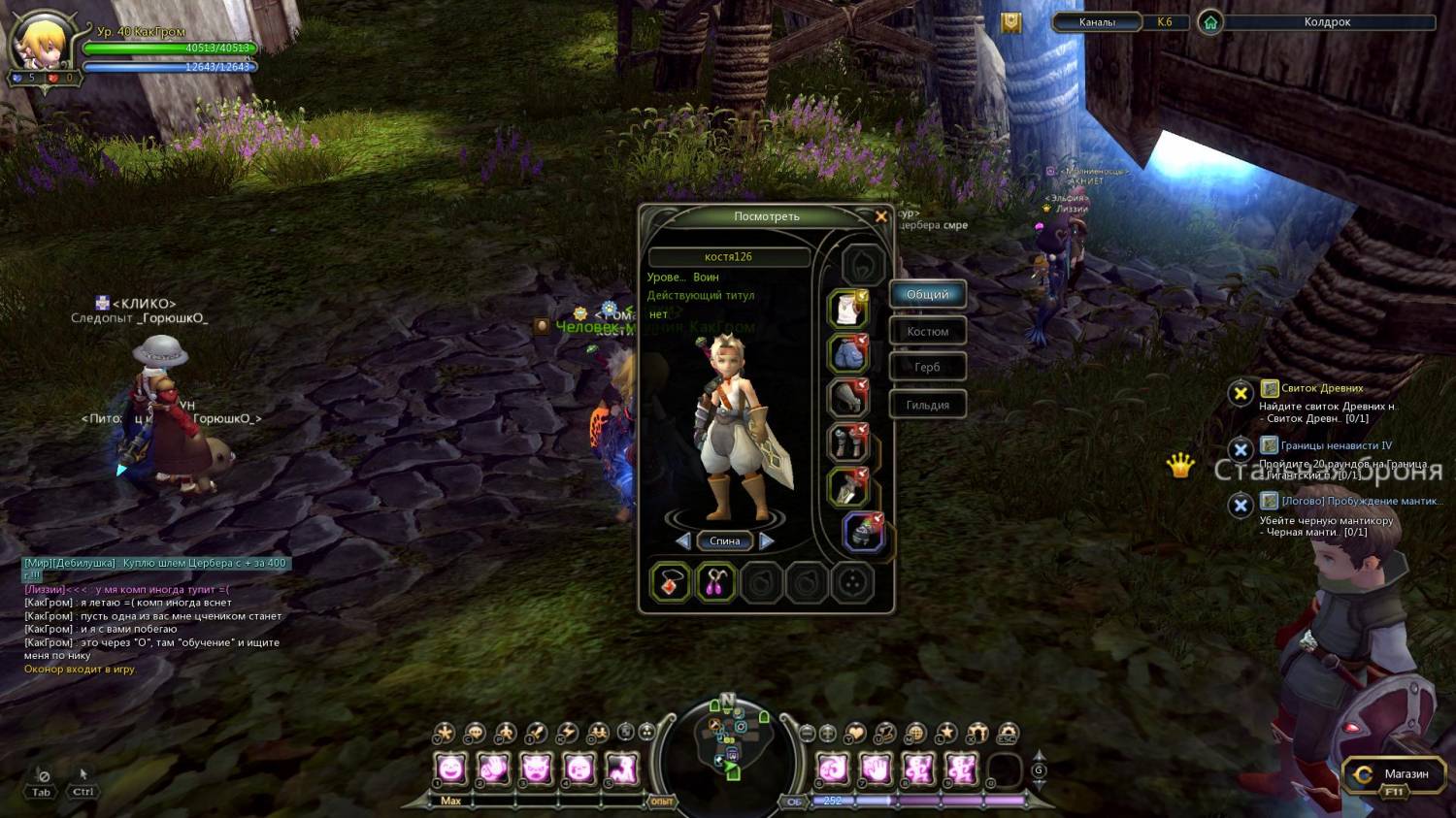Screen dimensions: 1456x818
Task: Rotate character with the left arrow
Action: pyautogui.click(x=683, y=540)
